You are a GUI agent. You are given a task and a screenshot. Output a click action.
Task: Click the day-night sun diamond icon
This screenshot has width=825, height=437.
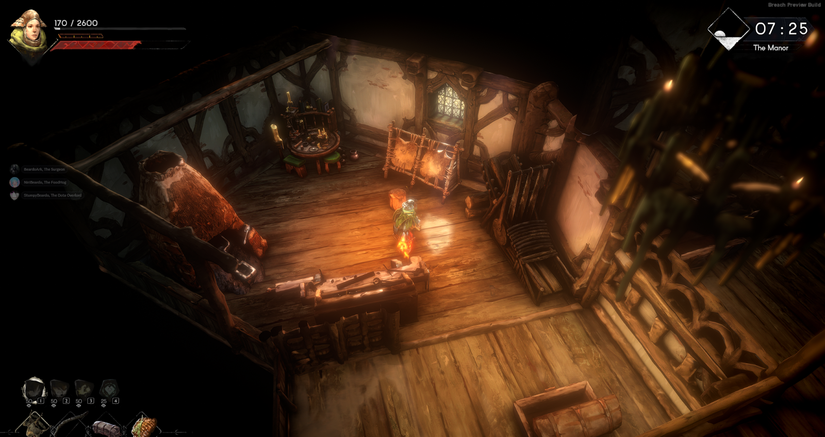click(727, 30)
